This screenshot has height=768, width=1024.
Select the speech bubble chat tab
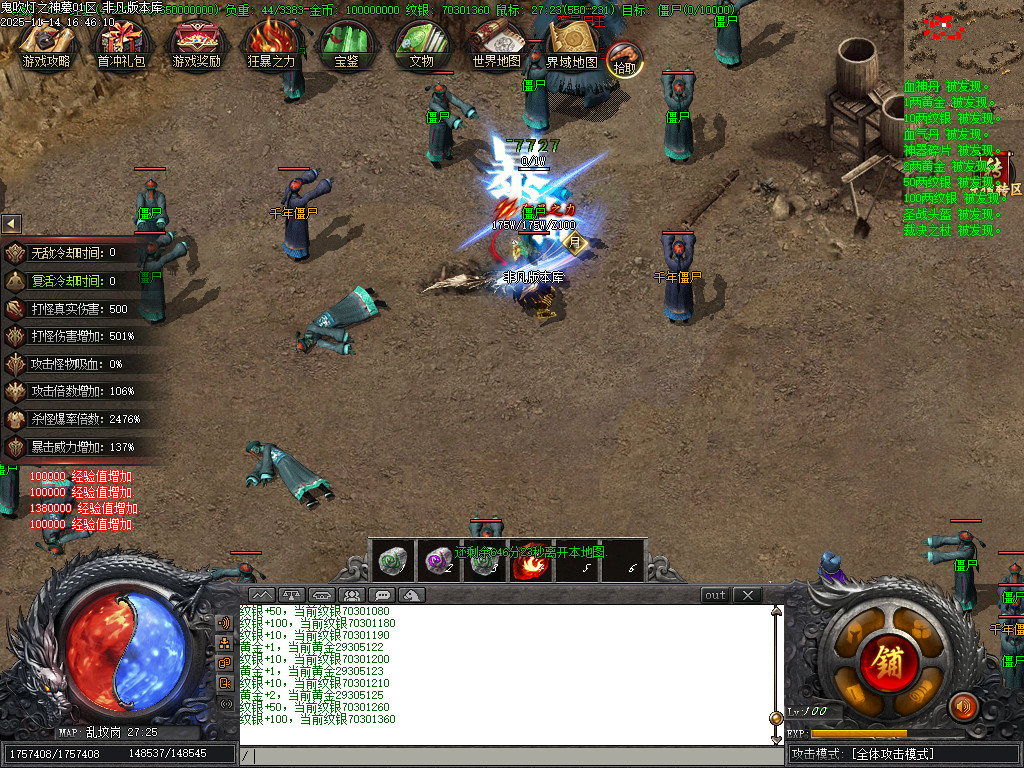pyautogui.click(x=381, y=595)
